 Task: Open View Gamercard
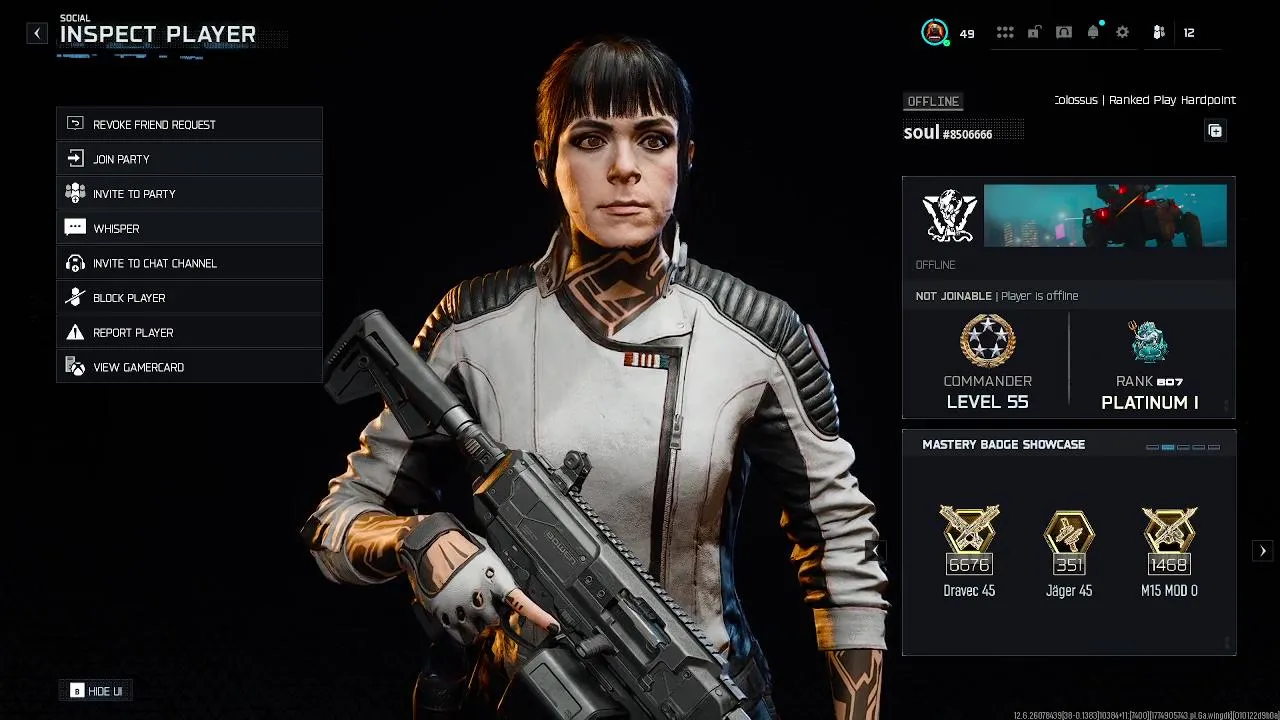pos(189,367)
